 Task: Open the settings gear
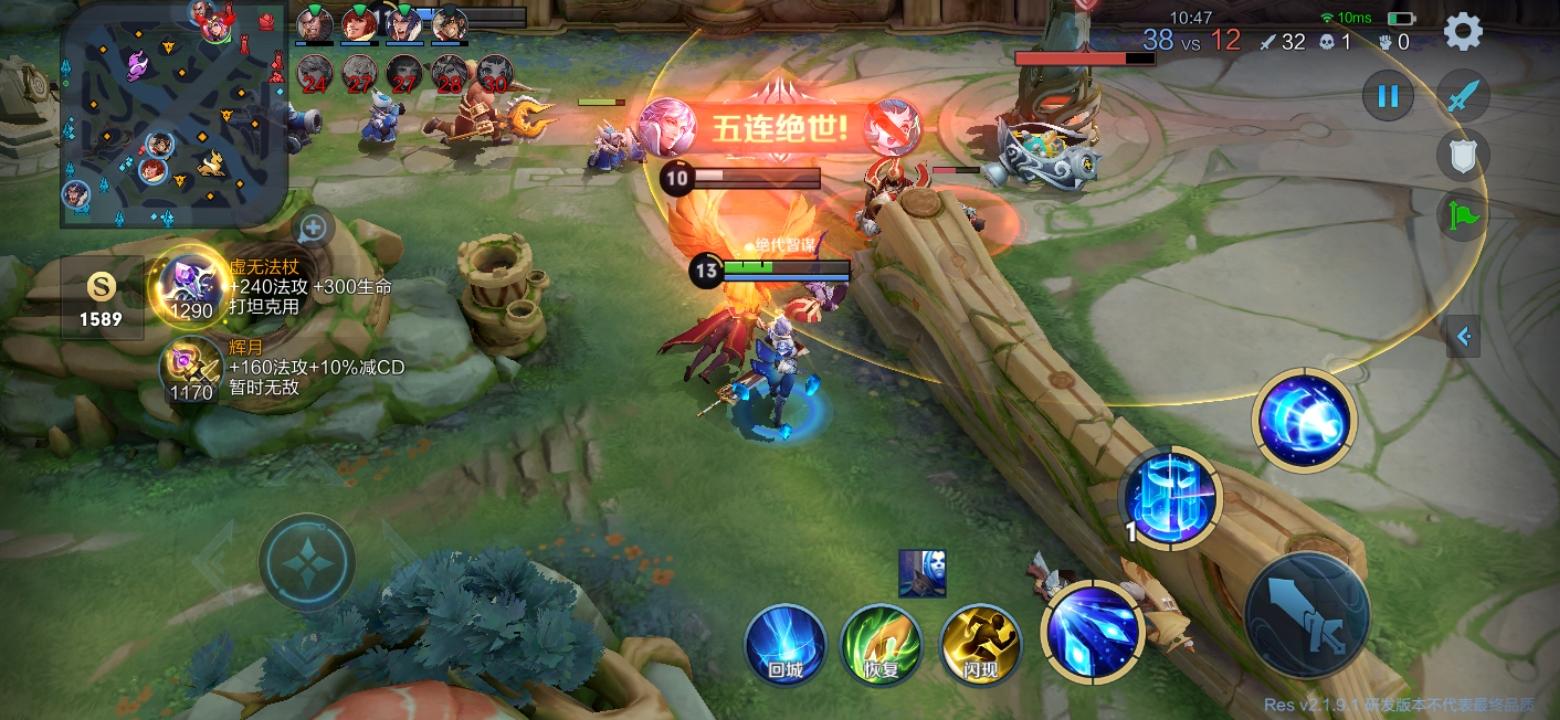pyautogui.click(x=1462, y=30)
